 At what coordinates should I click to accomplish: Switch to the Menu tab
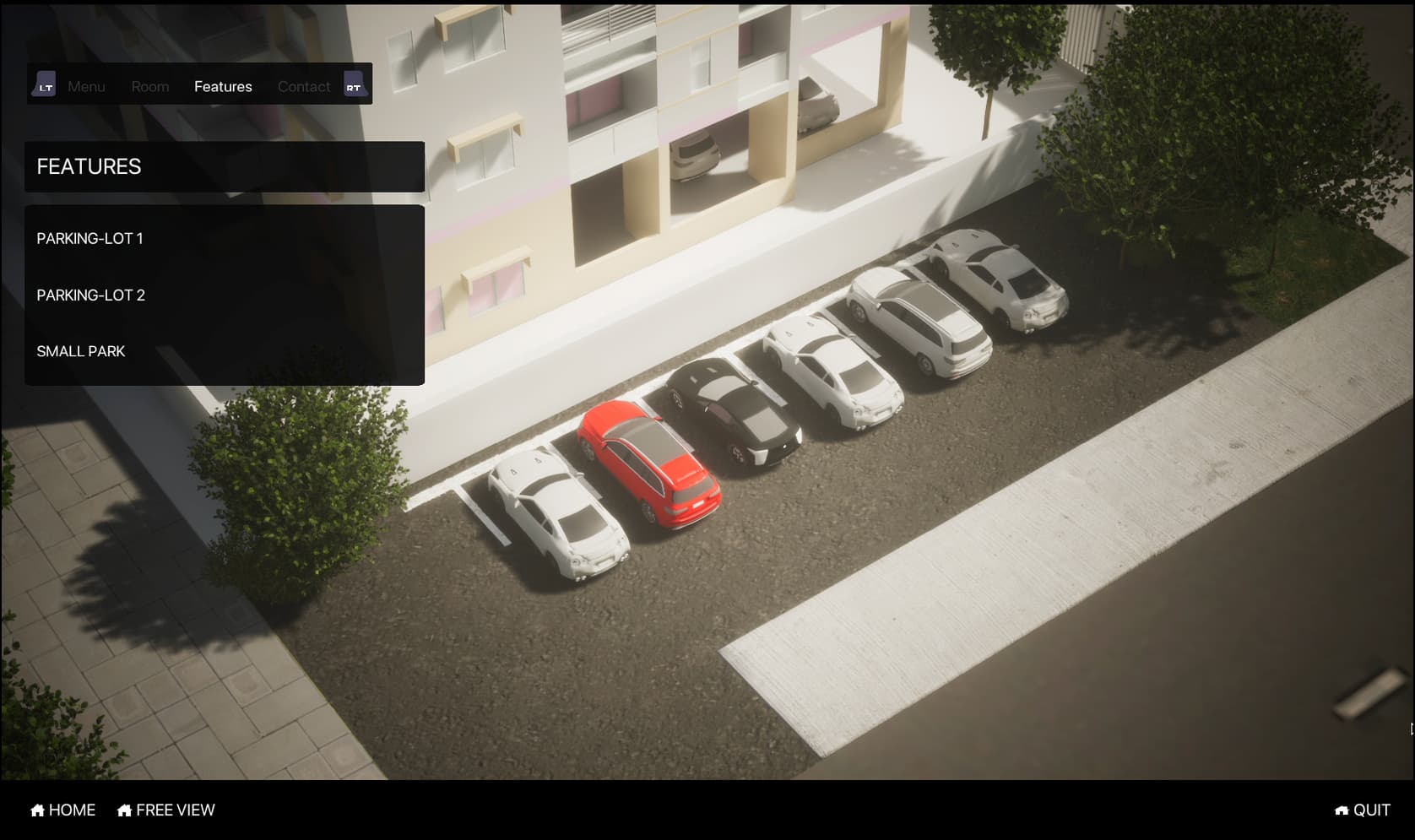point(86,86)
